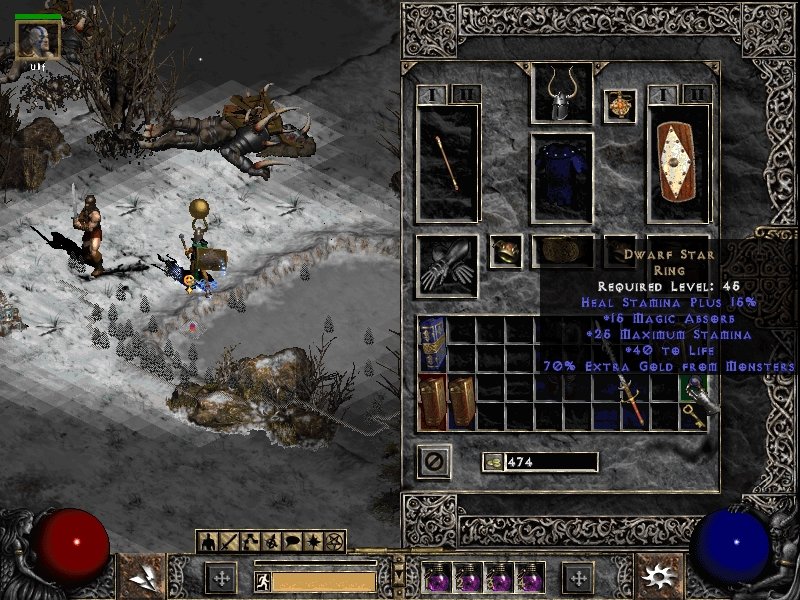The height and width of the screenshot is (600, 800).
Task: Open the character screen via the figure icon
Action: 208,541
